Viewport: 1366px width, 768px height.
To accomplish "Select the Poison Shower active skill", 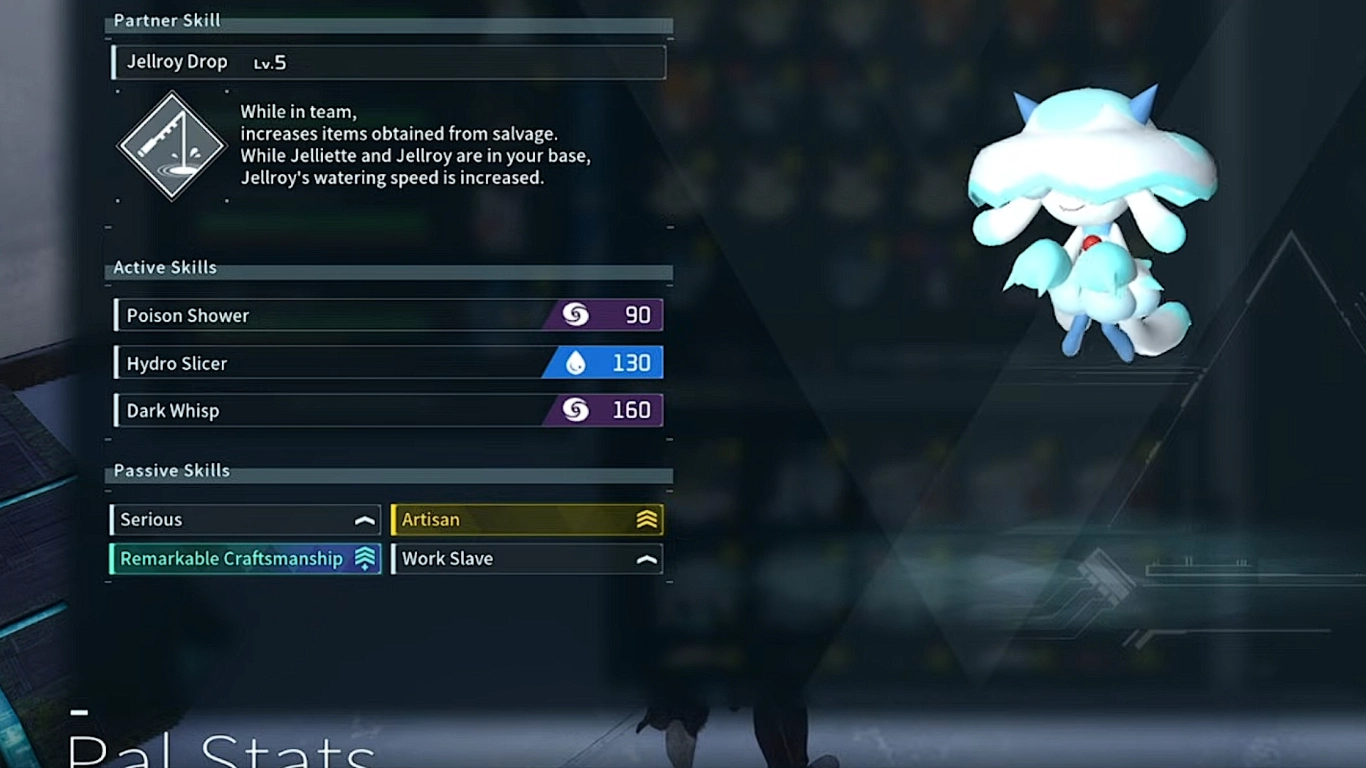I will (388, 315).
